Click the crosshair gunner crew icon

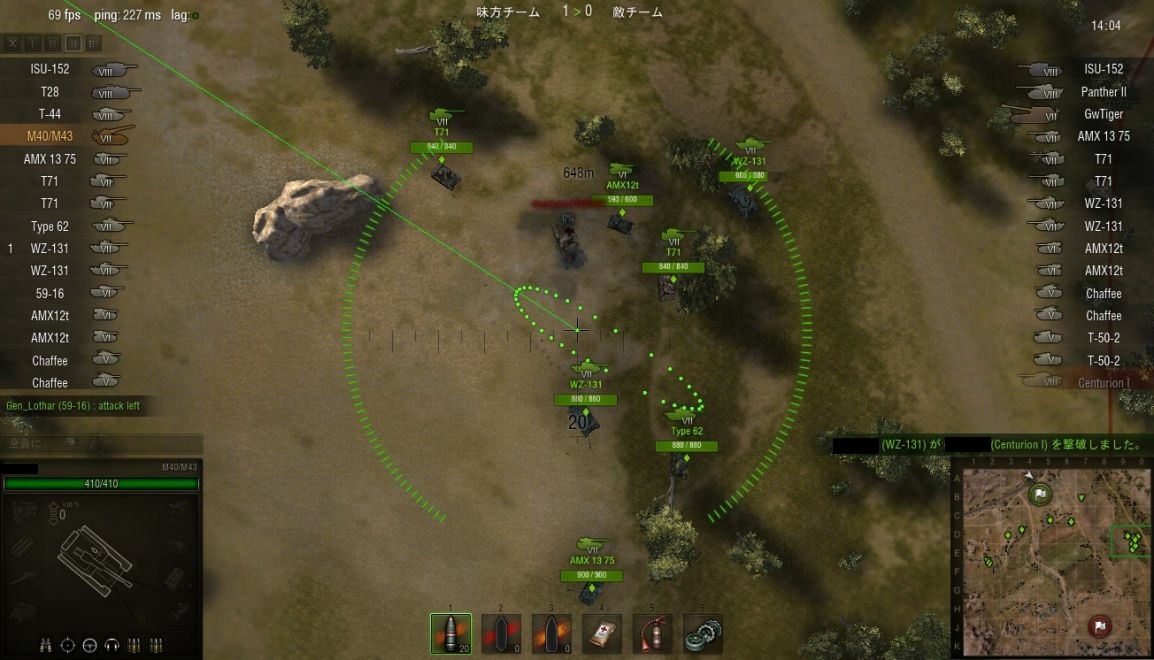click(68, 645)
